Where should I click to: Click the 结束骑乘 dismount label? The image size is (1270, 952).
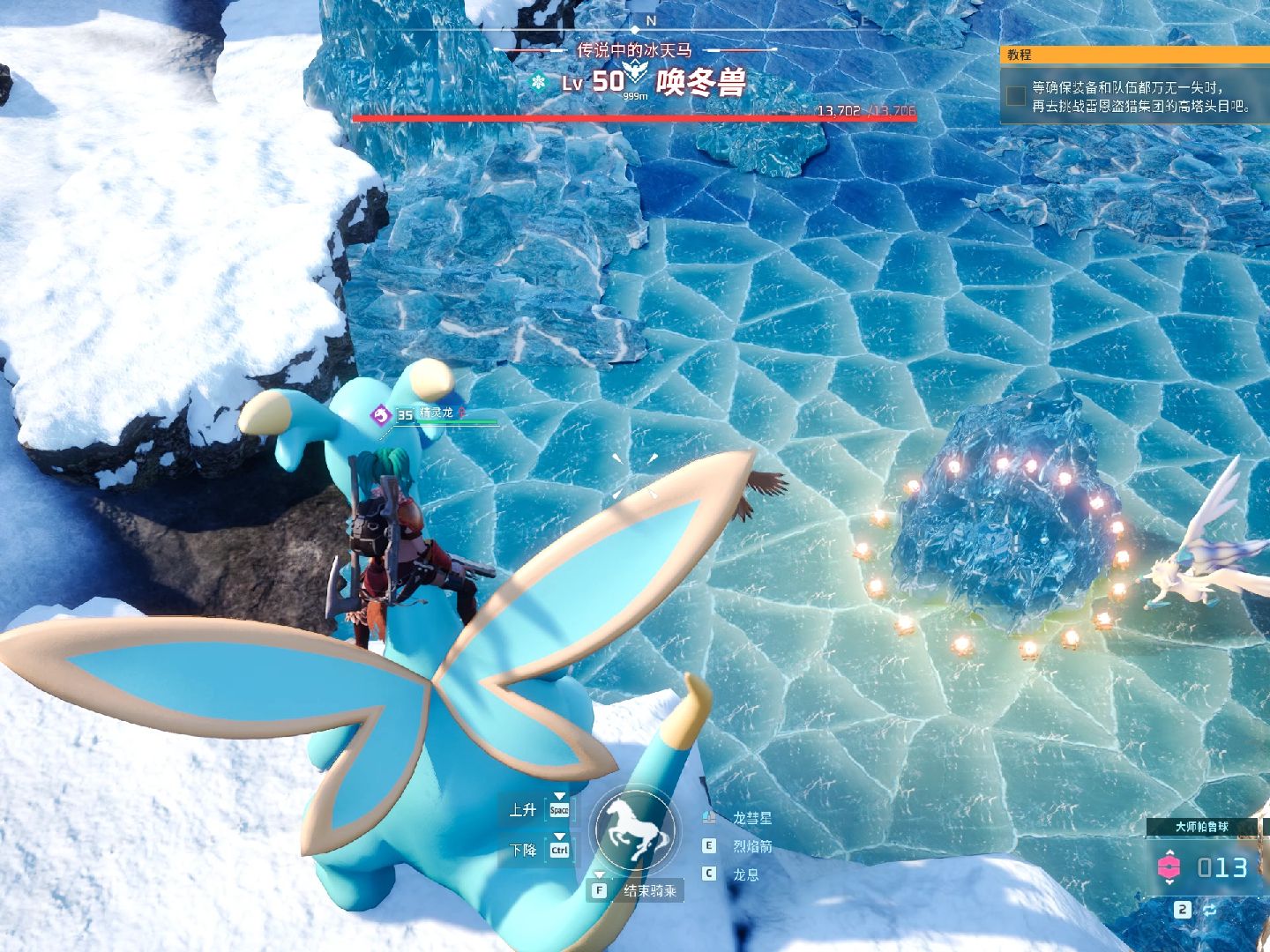(650, 891)
